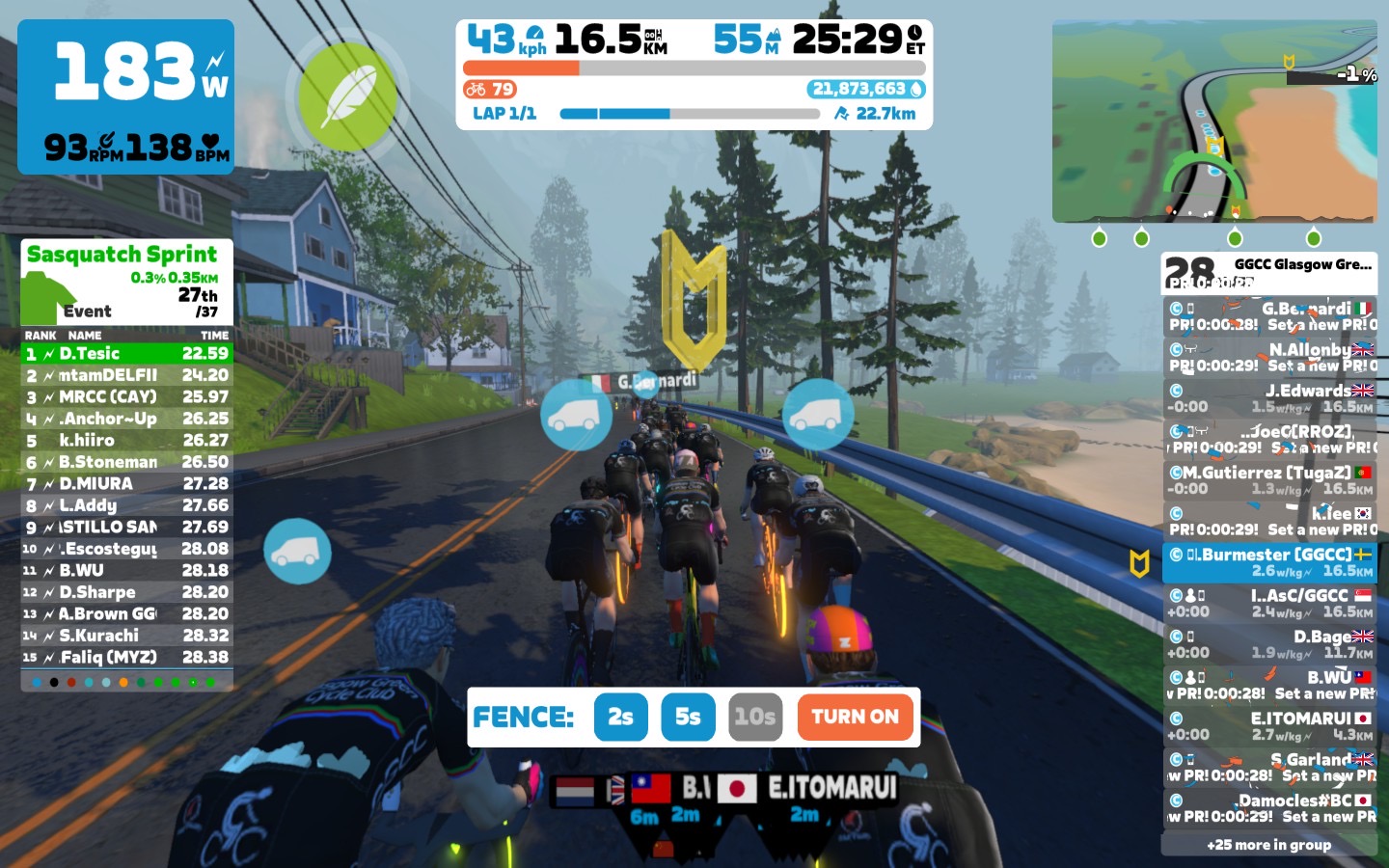1389x868 pixels.
Task: Choose the 5s fence option
Action: (x=688, y=717)
